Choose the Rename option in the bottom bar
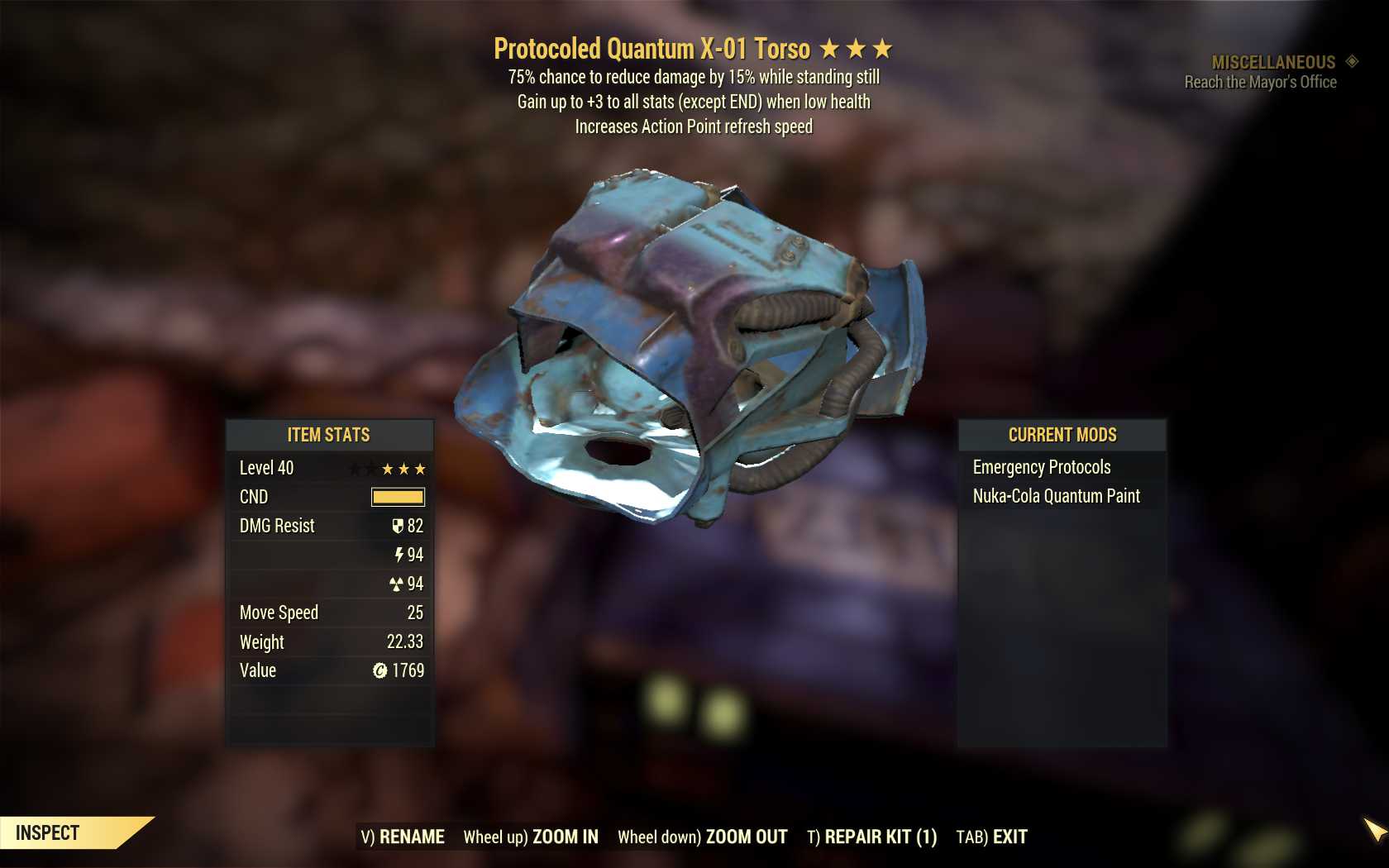The height and width of the screenshot is (868, 1389). tap(403, 837)
